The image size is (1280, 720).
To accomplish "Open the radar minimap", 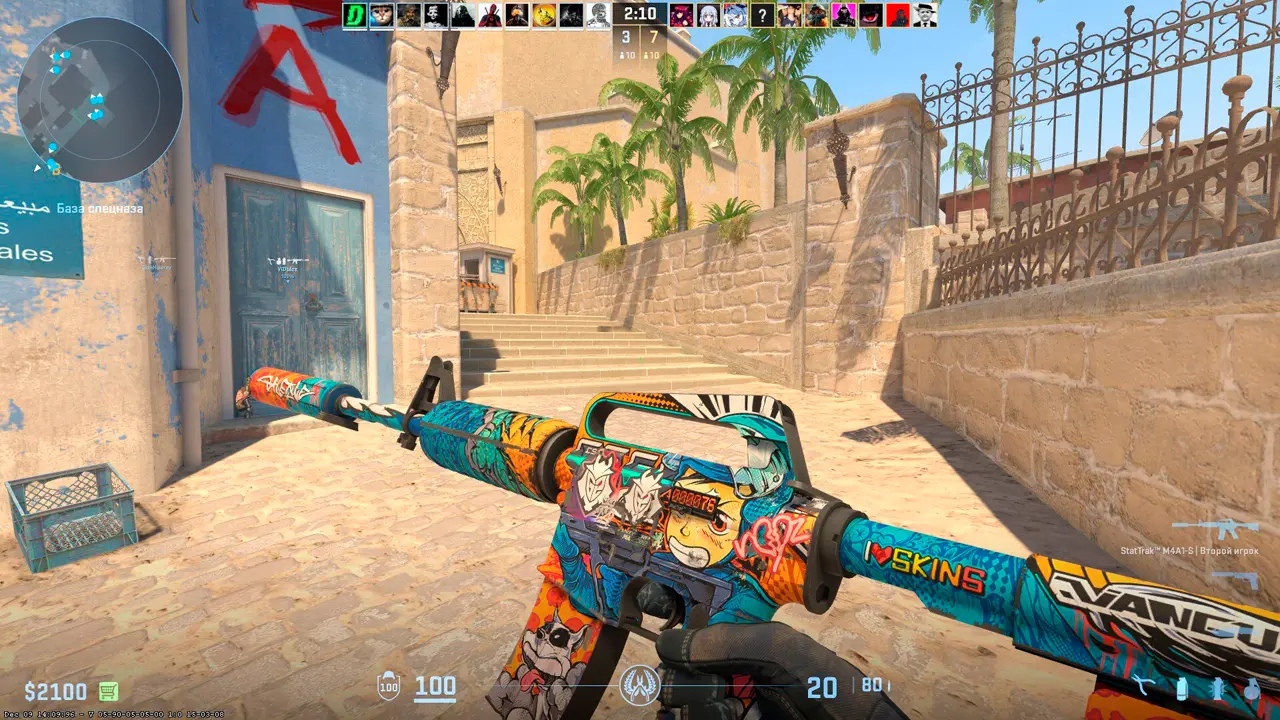I will (99, 99).
